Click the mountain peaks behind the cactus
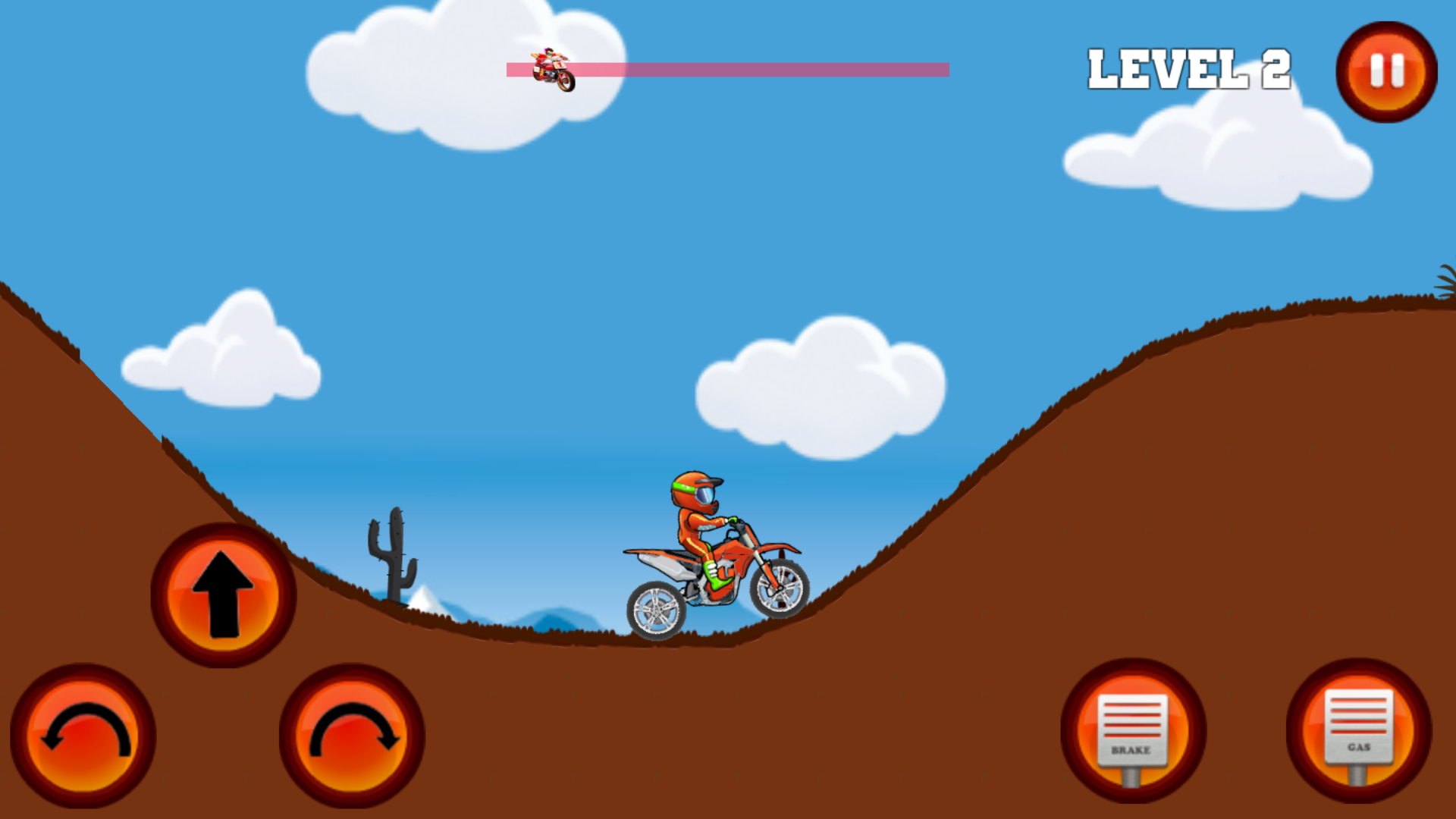The image size is (1456, 819). coord(425,599)
